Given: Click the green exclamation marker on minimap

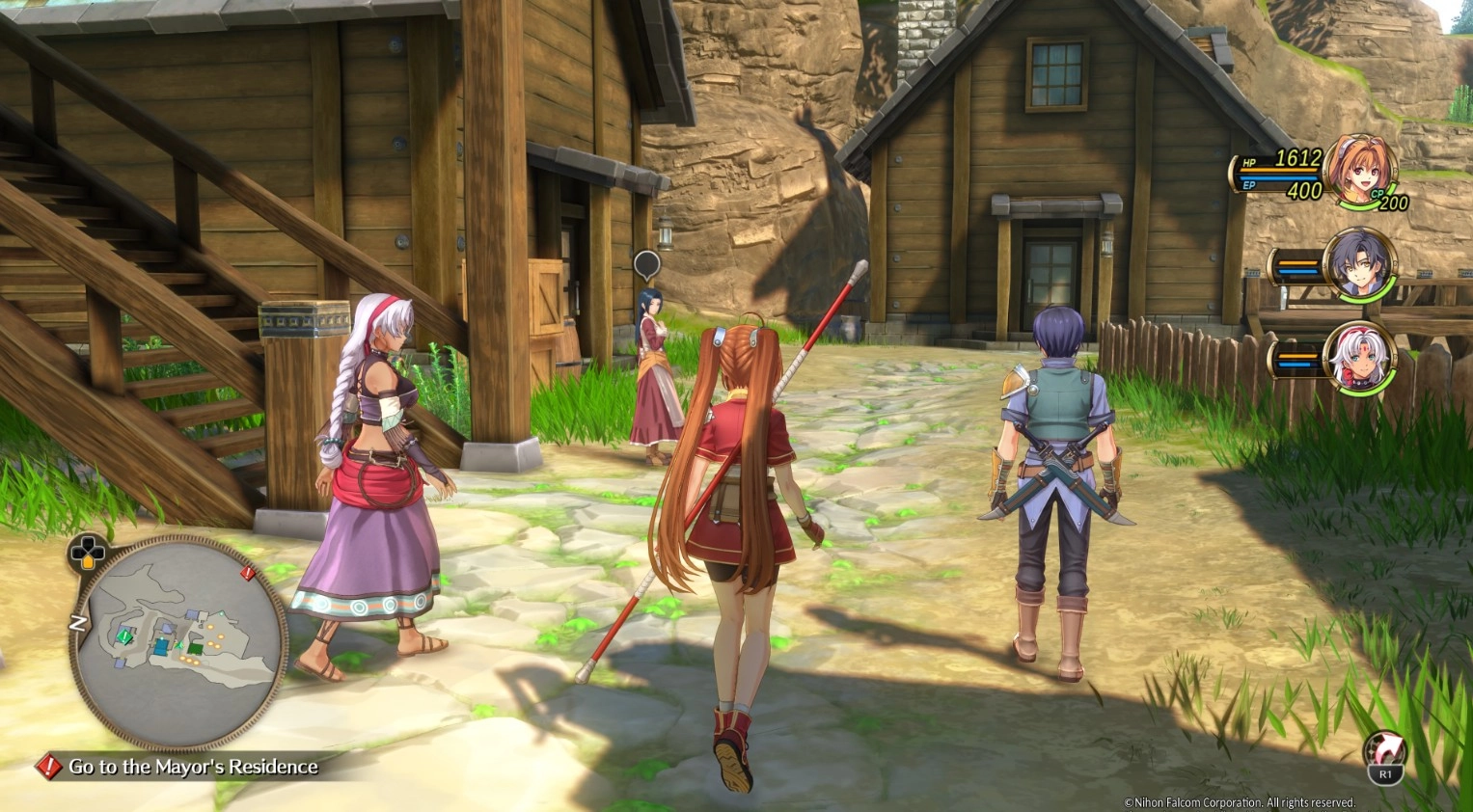Looking at the screenshot, I should [124, 636].
